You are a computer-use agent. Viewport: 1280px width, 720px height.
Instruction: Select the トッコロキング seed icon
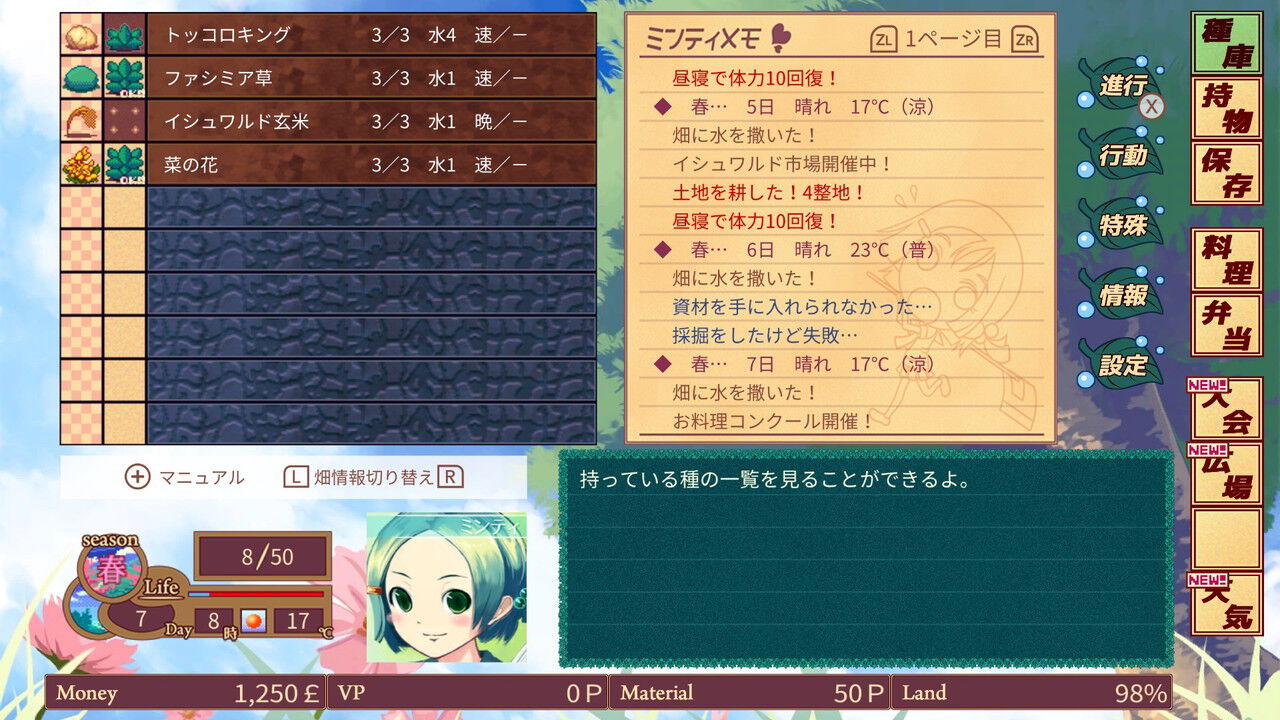tap(81, 34)
